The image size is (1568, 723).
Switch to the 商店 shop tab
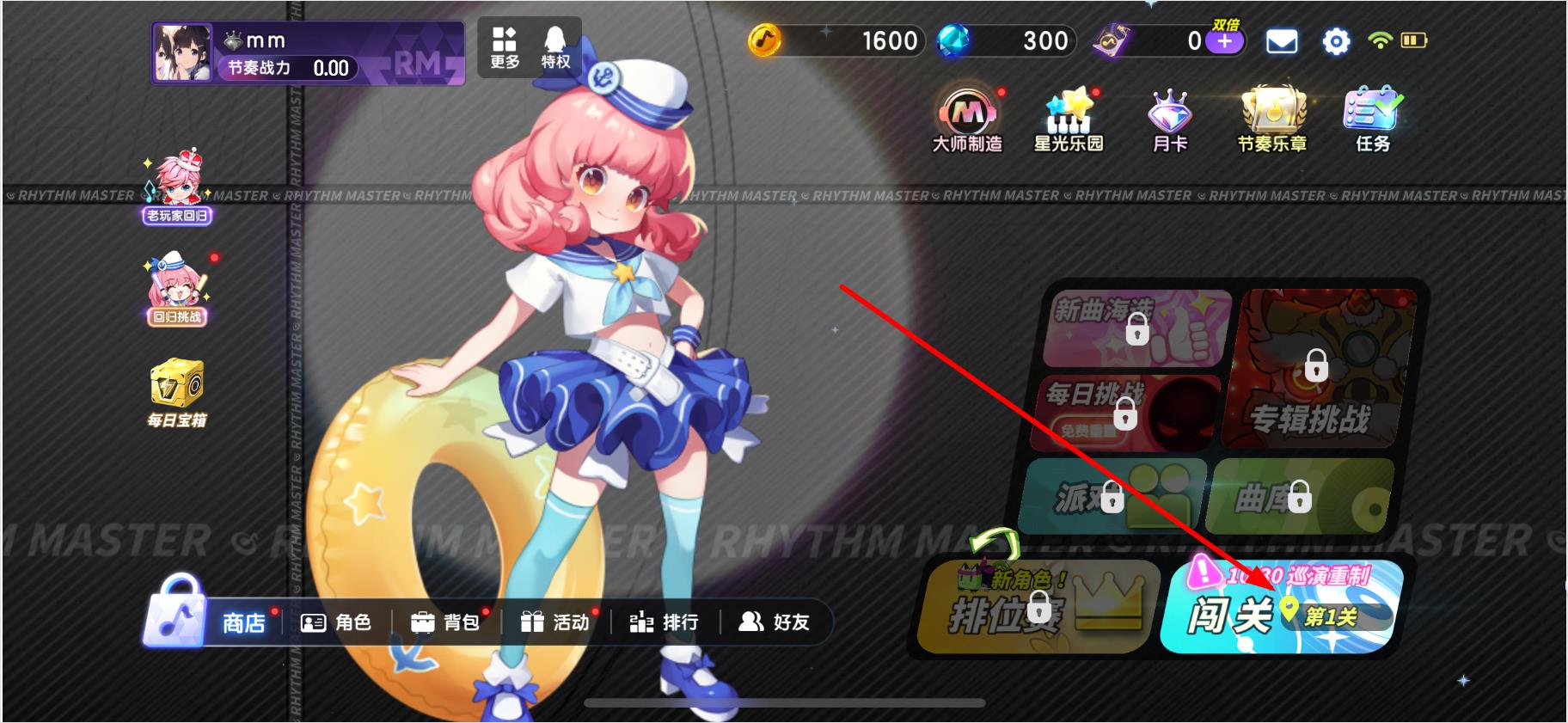click(x=240, y=622)
